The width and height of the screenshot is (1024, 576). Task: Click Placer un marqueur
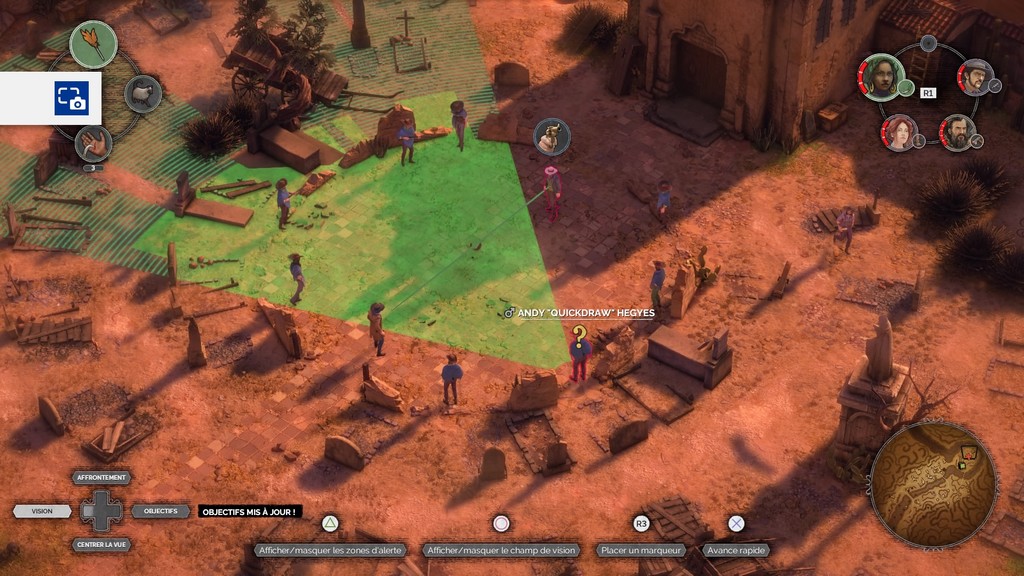pos(641,550)
